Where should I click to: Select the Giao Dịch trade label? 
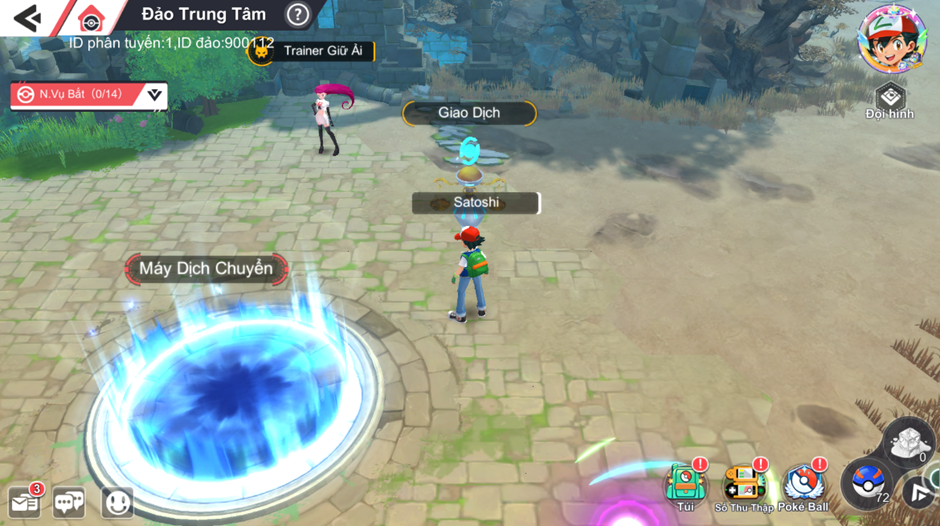pos(469,113)
